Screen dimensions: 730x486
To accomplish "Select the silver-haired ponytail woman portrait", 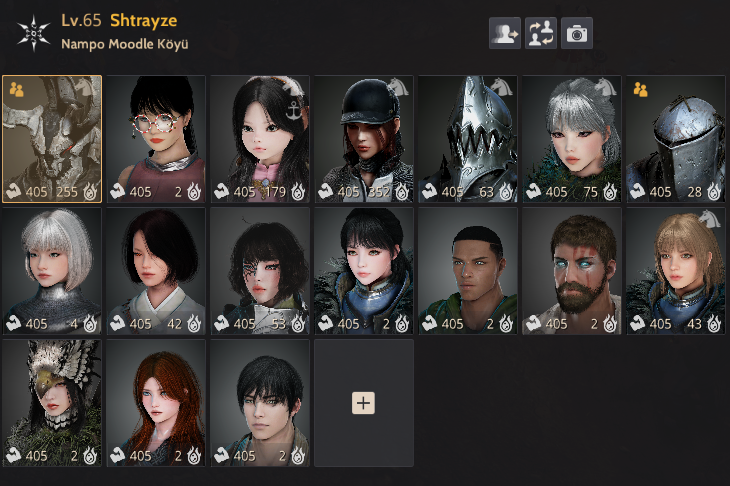I will 572,138.
